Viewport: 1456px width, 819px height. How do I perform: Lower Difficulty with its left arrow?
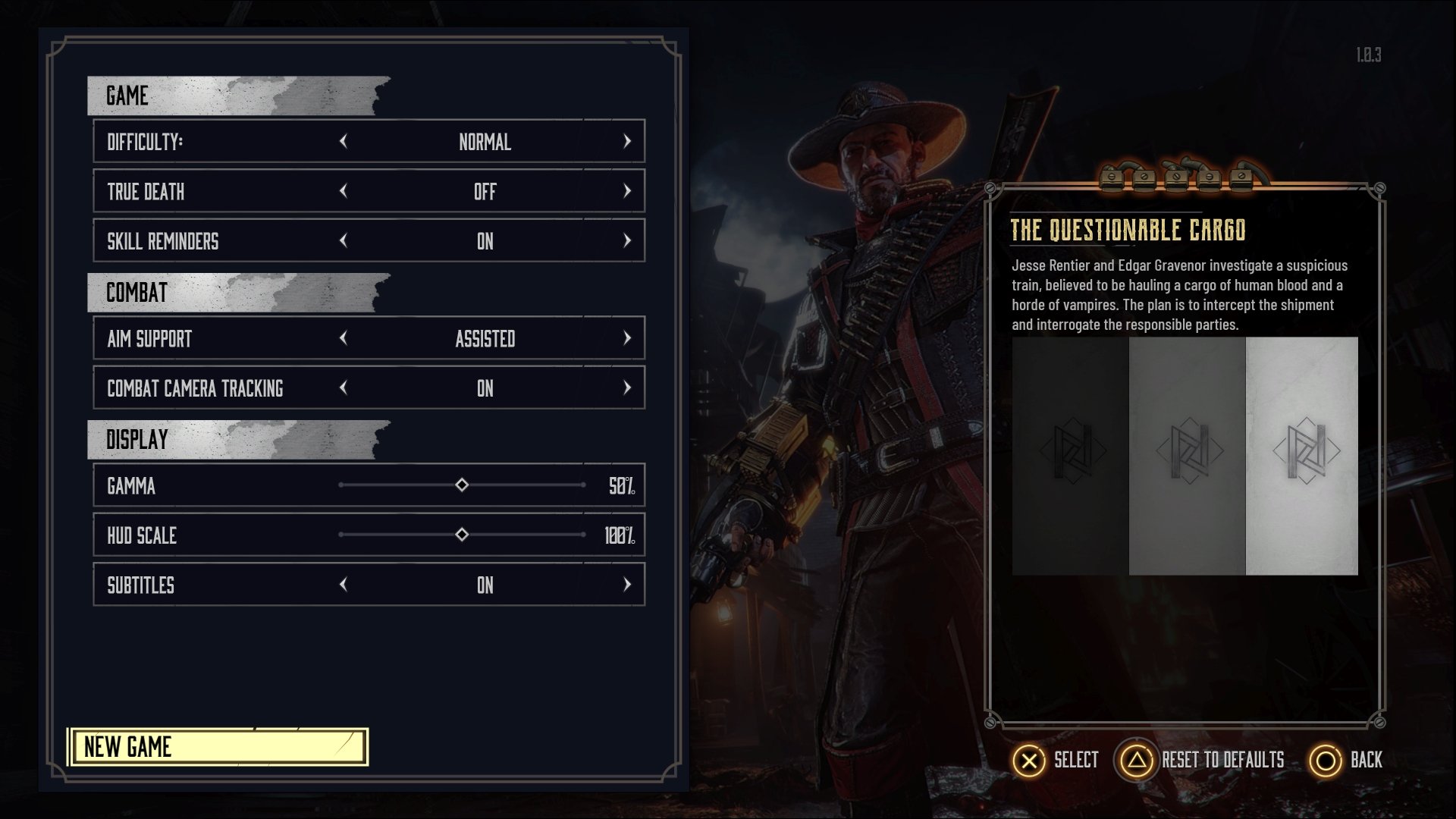[x=344, y=141]
